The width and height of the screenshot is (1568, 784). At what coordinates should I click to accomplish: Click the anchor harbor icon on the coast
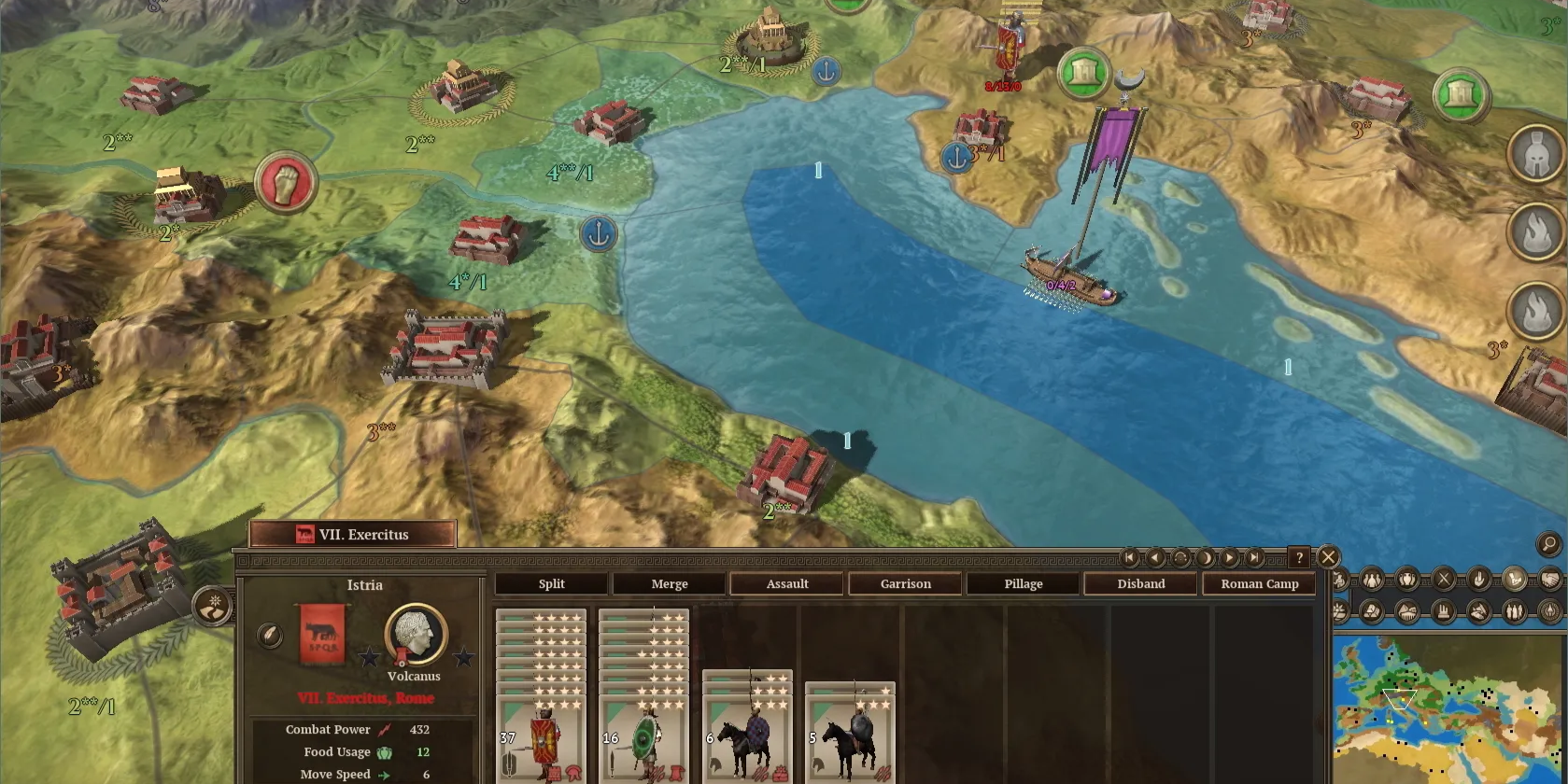tap(599, 233)
